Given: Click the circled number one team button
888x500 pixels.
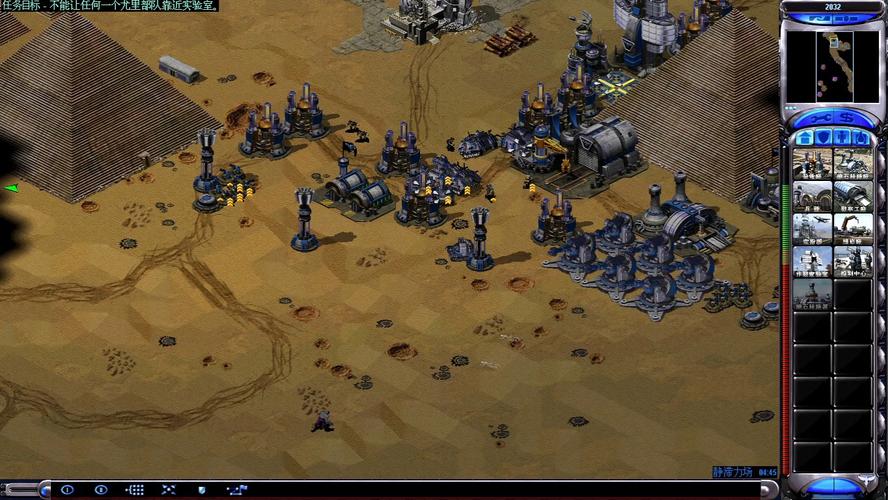Looking at the screenshot, I should click(x=67, y=490).
